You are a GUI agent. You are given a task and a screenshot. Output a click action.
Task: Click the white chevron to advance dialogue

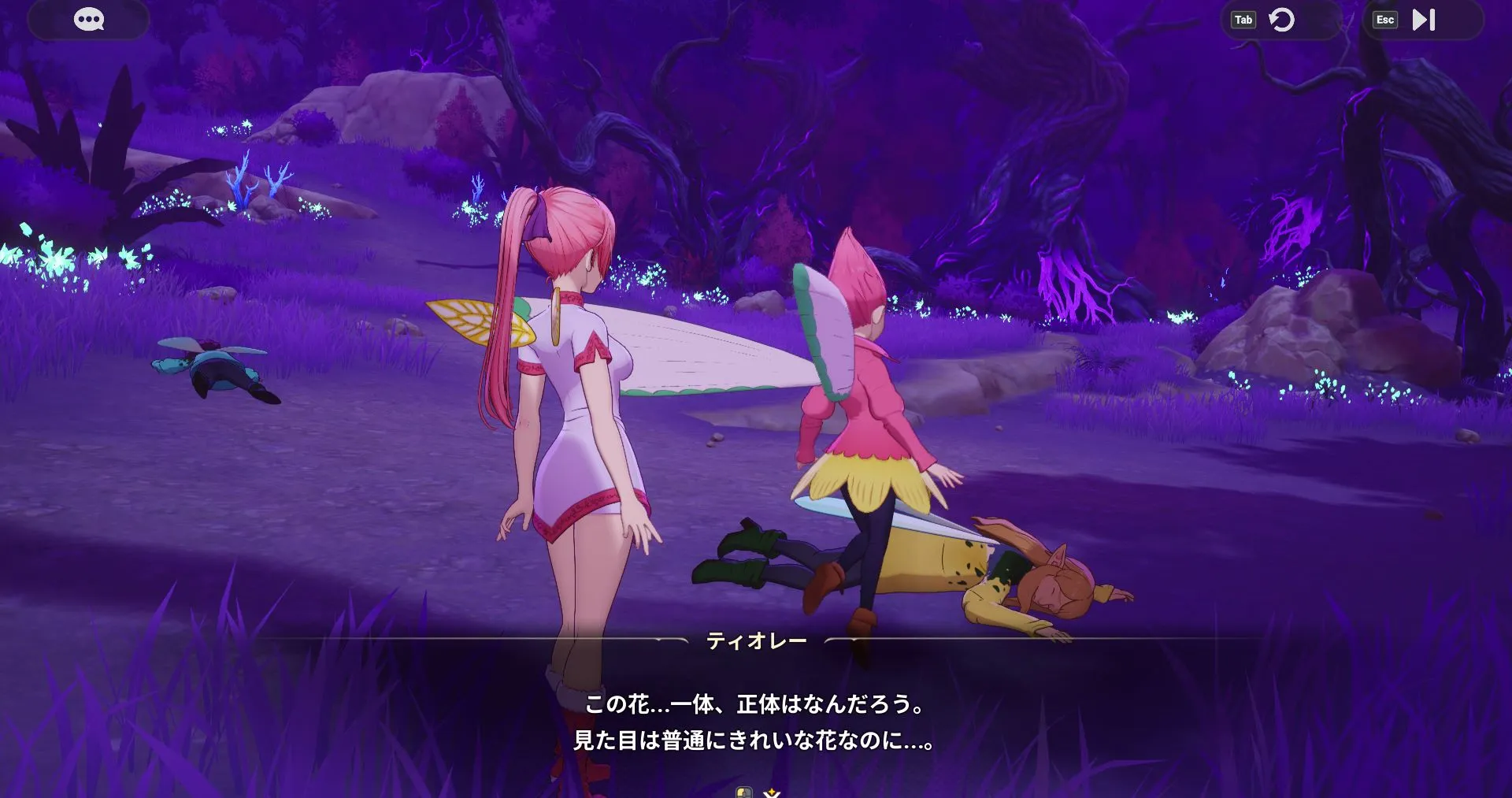point(770,796)
